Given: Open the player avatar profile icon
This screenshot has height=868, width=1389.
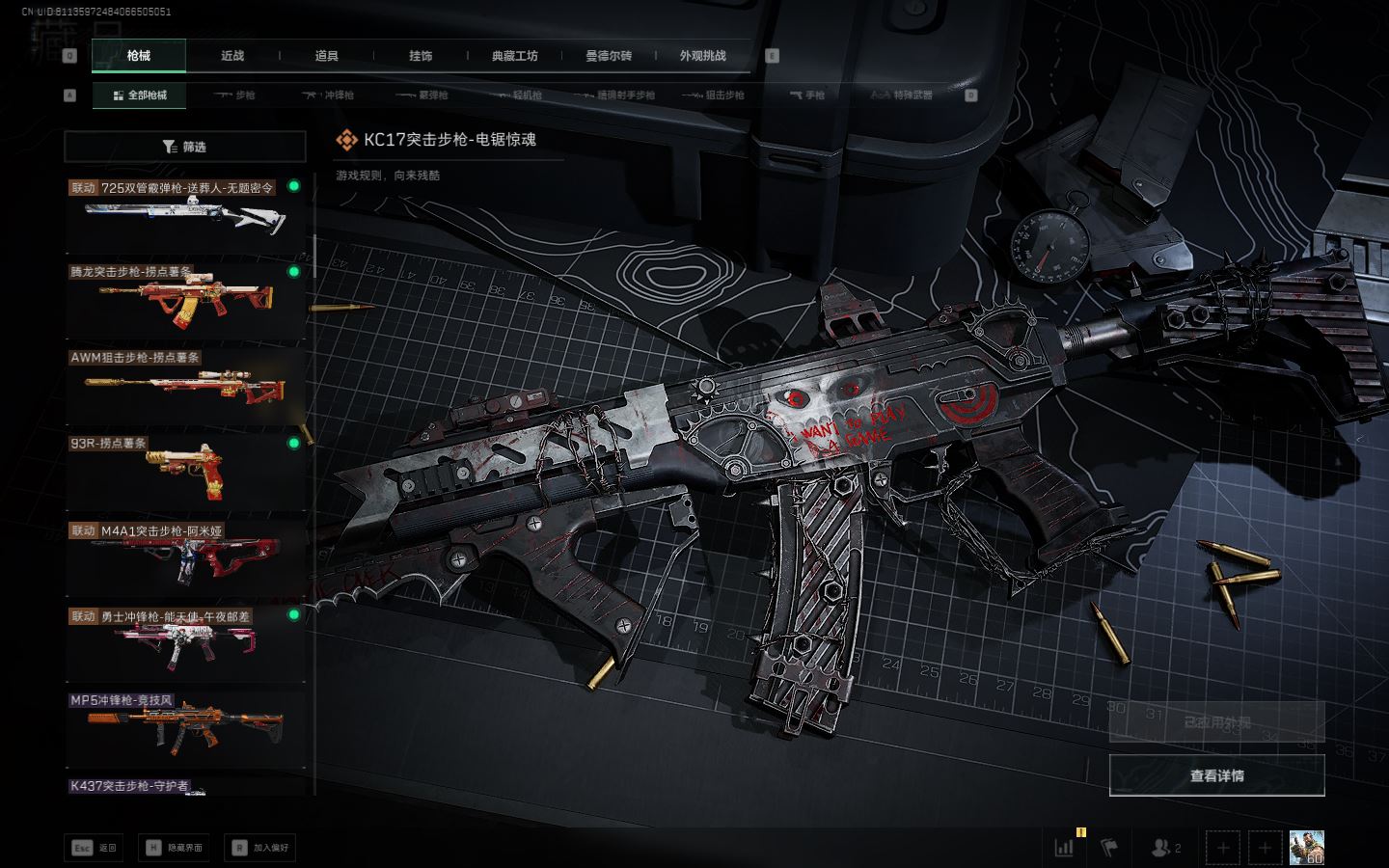Looking at the screenshot, I should [1306, 848].
